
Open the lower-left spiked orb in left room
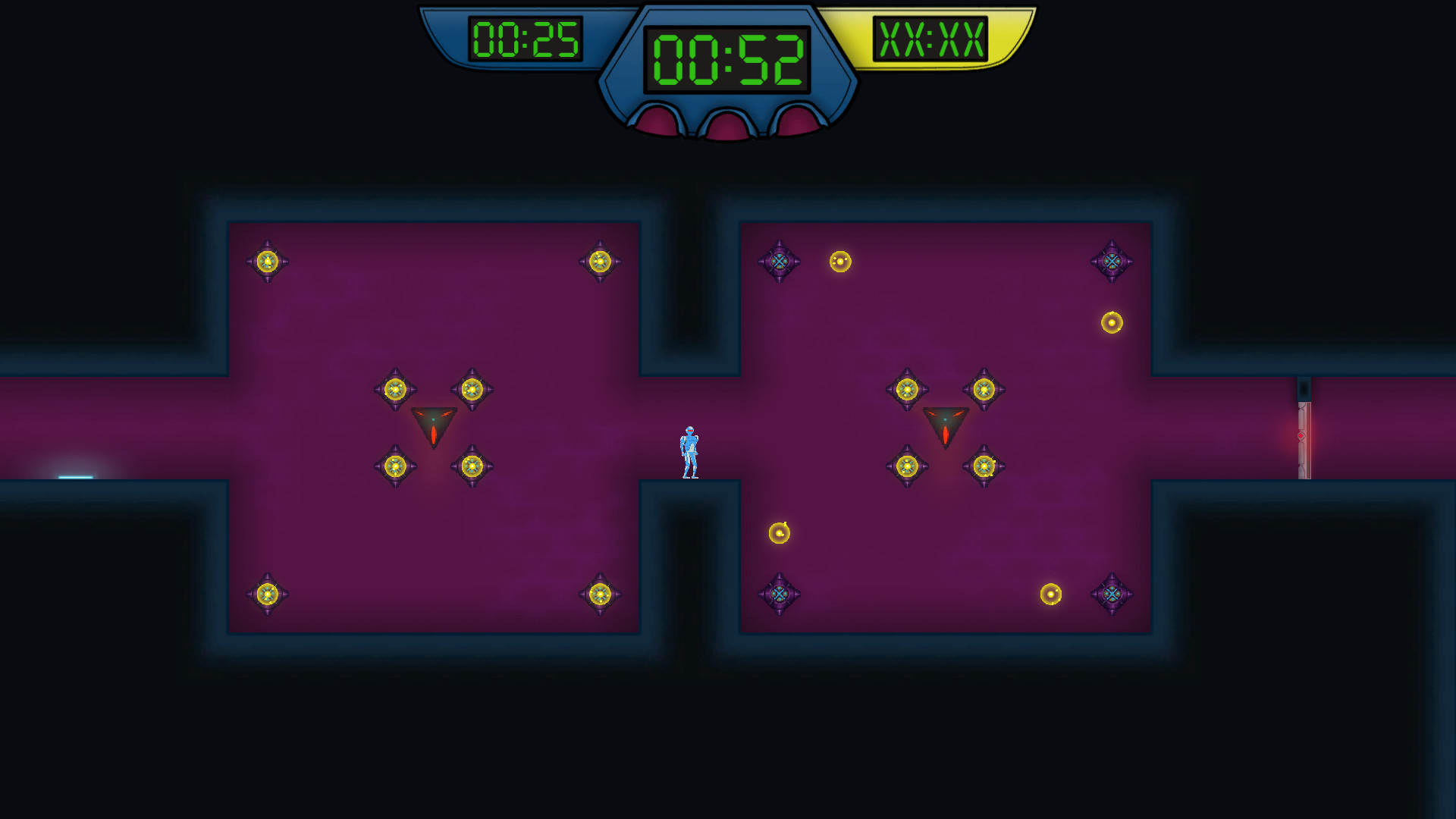pyautogui.click(x=396, y=466)
